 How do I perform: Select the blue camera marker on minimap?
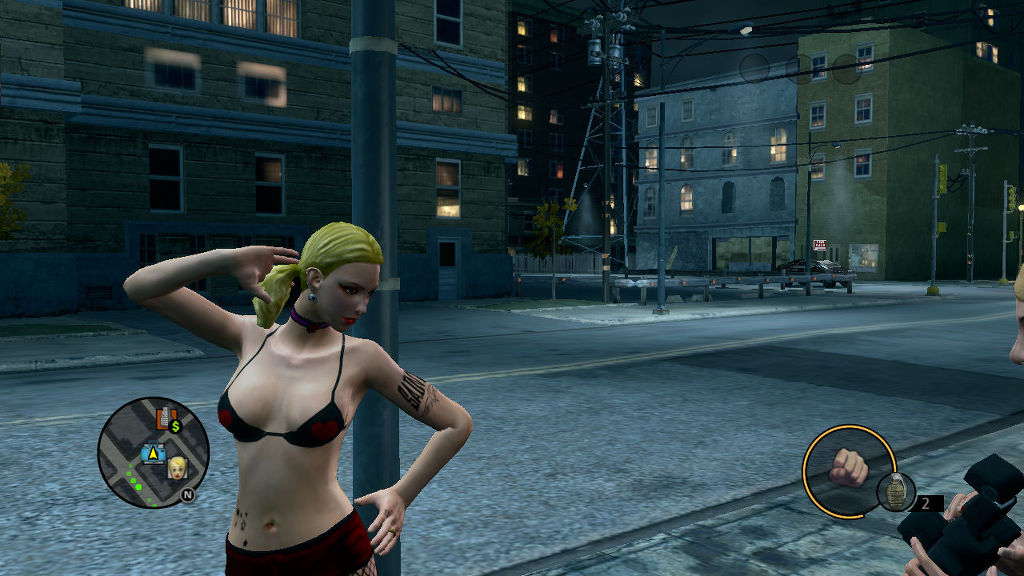click(153, 453)
